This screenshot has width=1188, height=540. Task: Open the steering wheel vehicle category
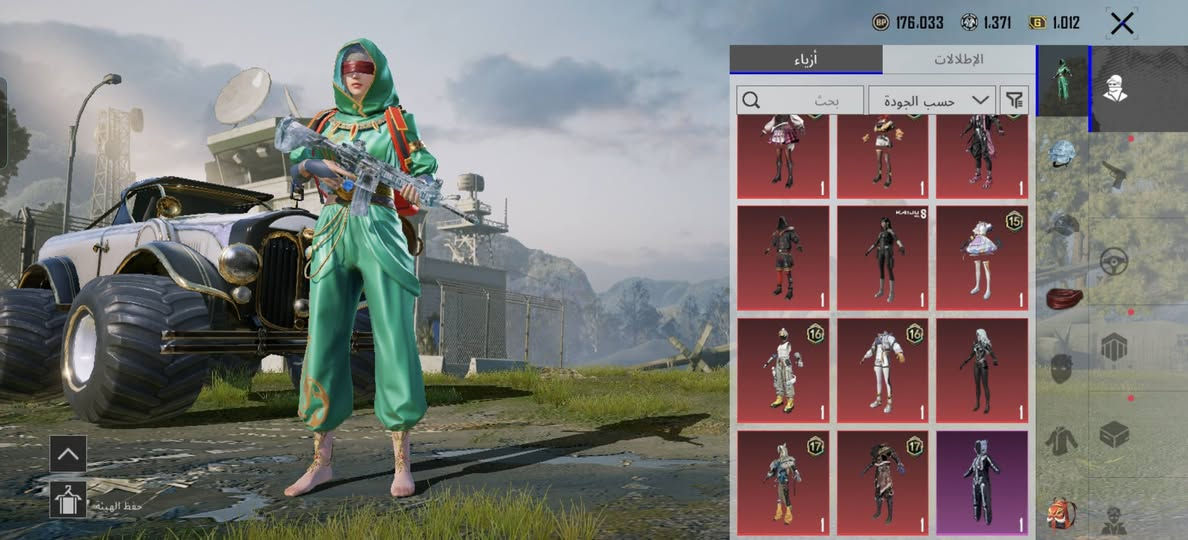[x=1114, y=261]
